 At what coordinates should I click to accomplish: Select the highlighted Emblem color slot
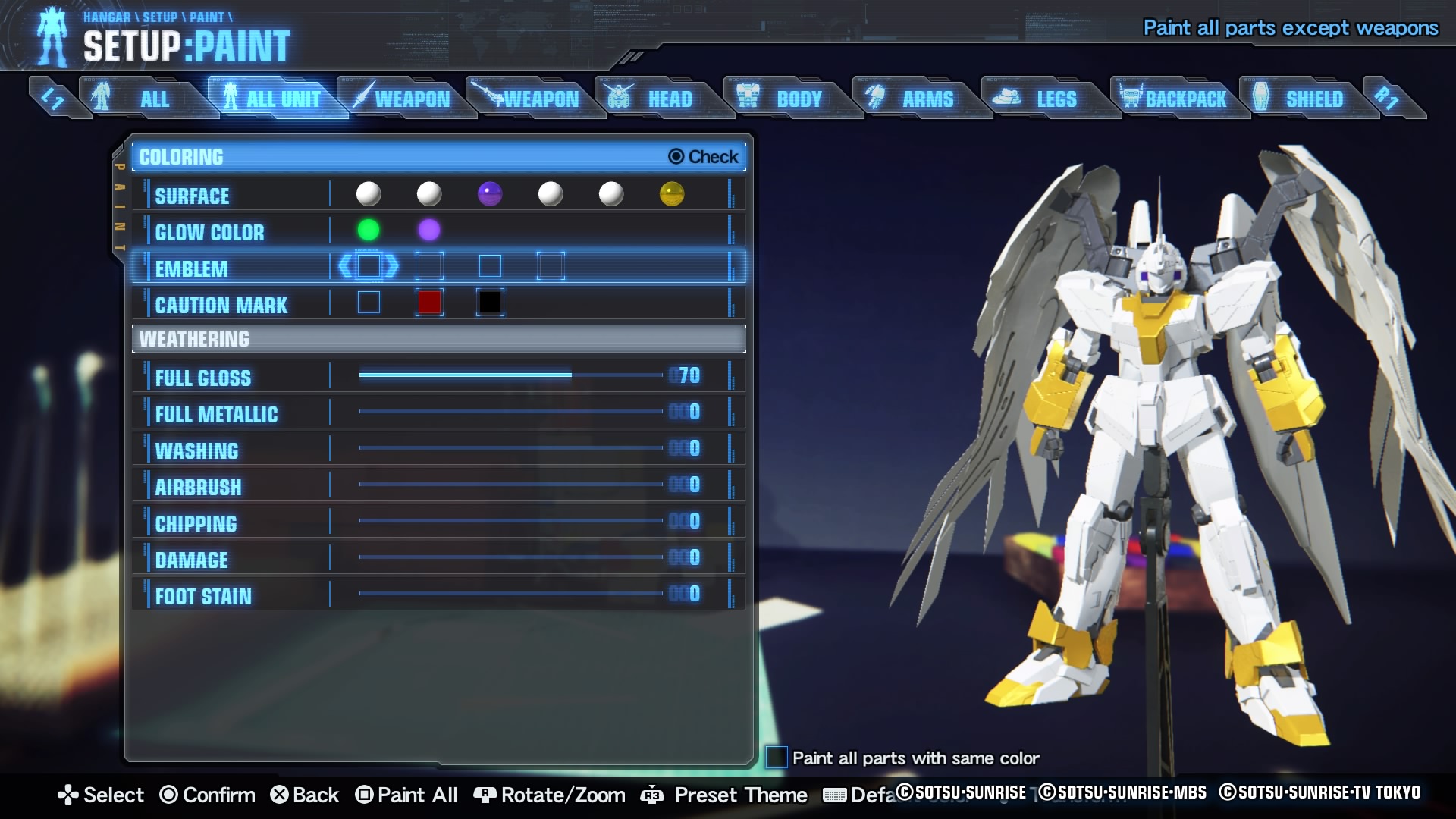(369, 266)
